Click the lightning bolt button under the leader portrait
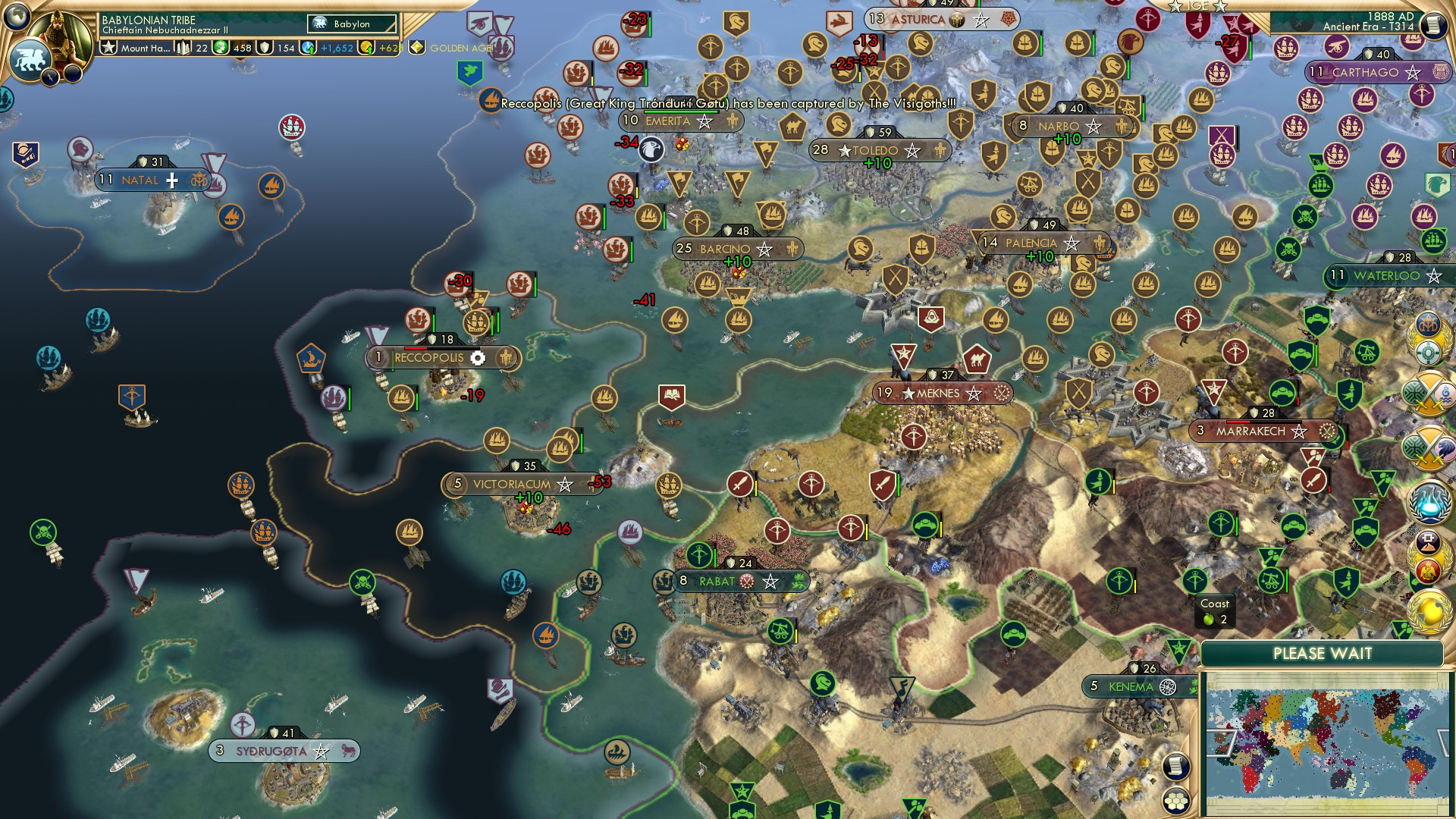Screen dimensions: 1456x819 49,76
